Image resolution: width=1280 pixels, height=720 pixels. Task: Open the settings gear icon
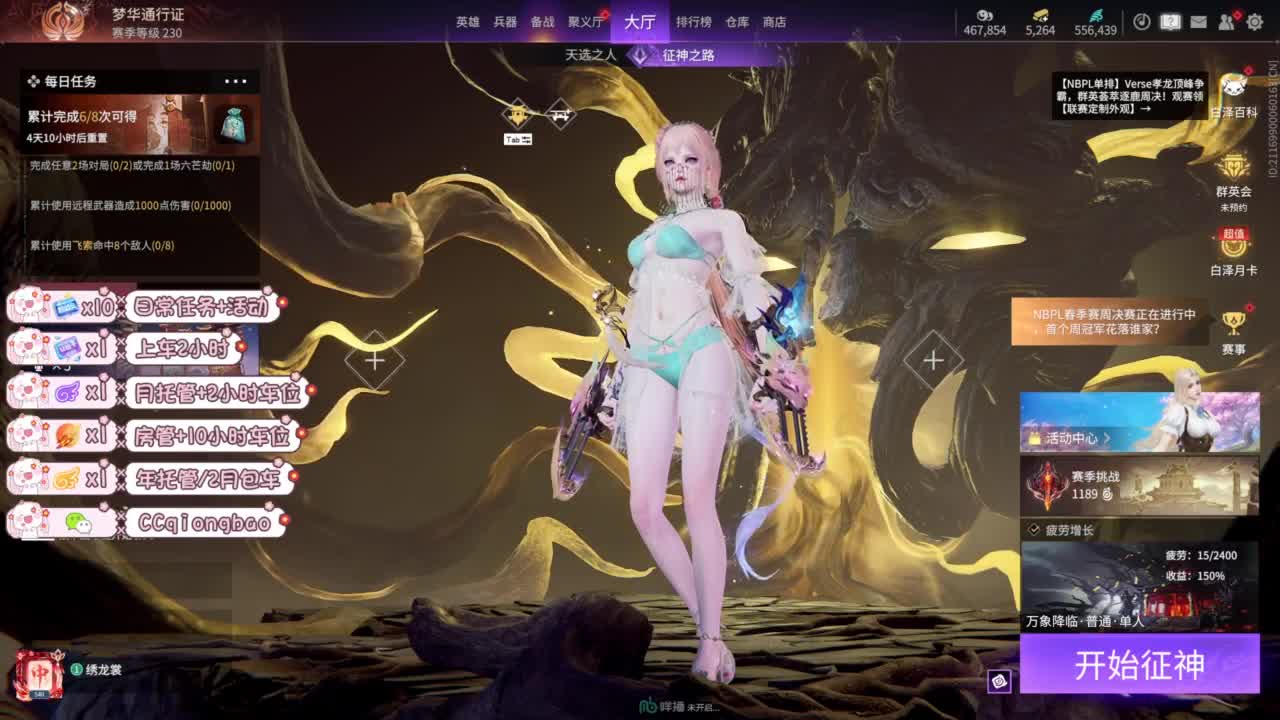click(x=1255, y=22)
